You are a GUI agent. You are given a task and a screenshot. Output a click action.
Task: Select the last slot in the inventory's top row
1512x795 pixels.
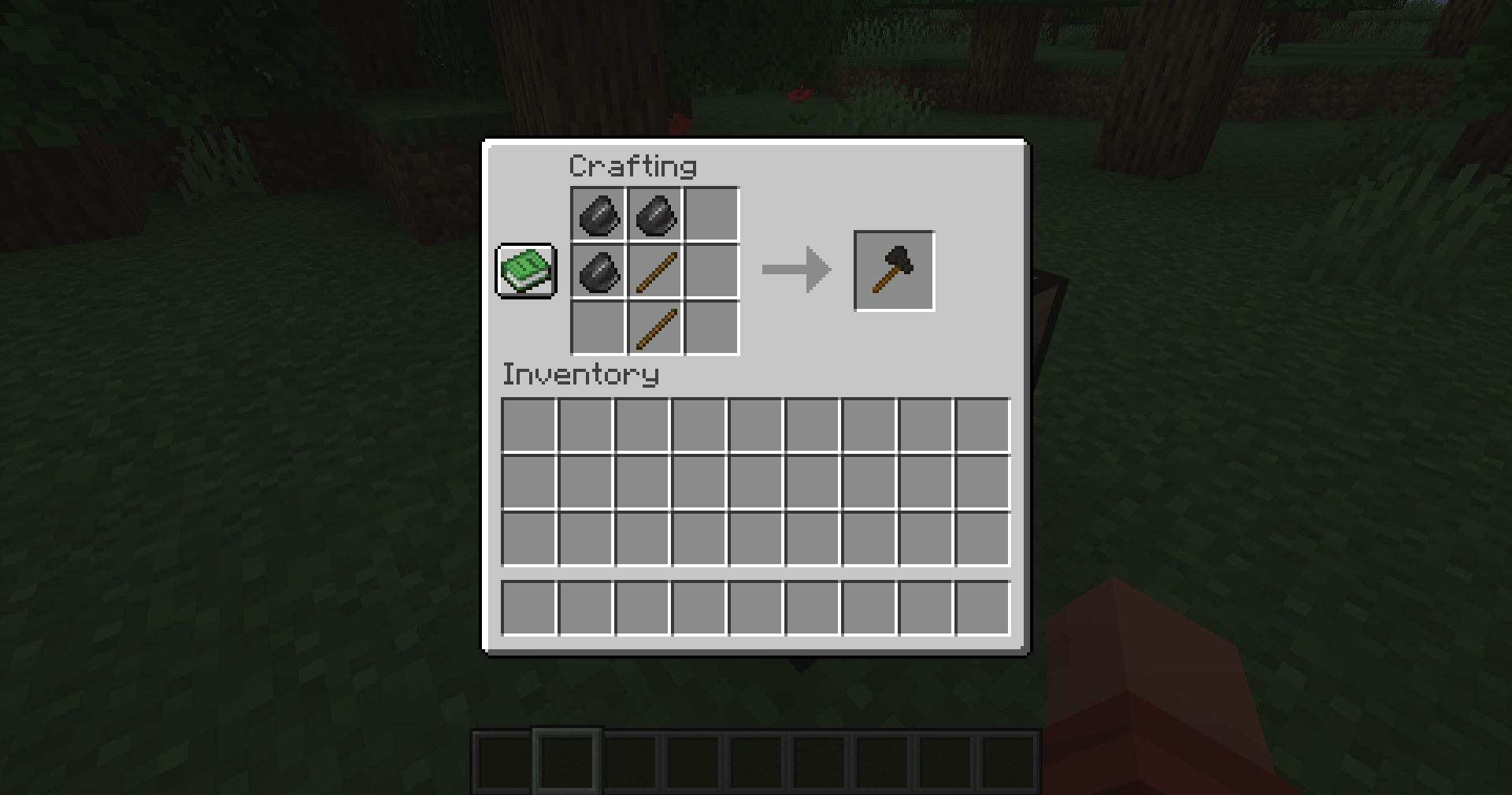[x=983, y=425]
